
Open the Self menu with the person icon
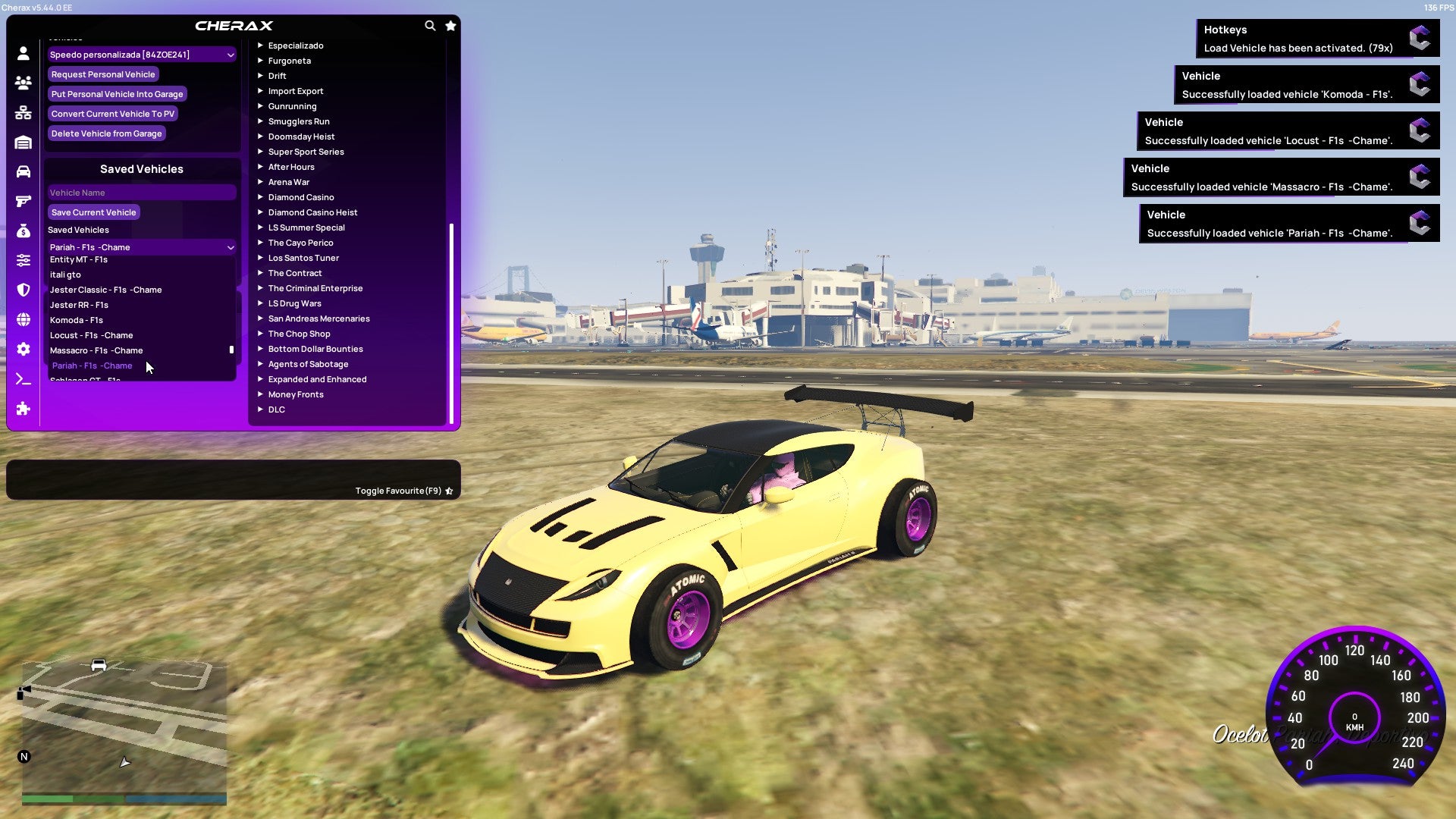tap(23, 53)
